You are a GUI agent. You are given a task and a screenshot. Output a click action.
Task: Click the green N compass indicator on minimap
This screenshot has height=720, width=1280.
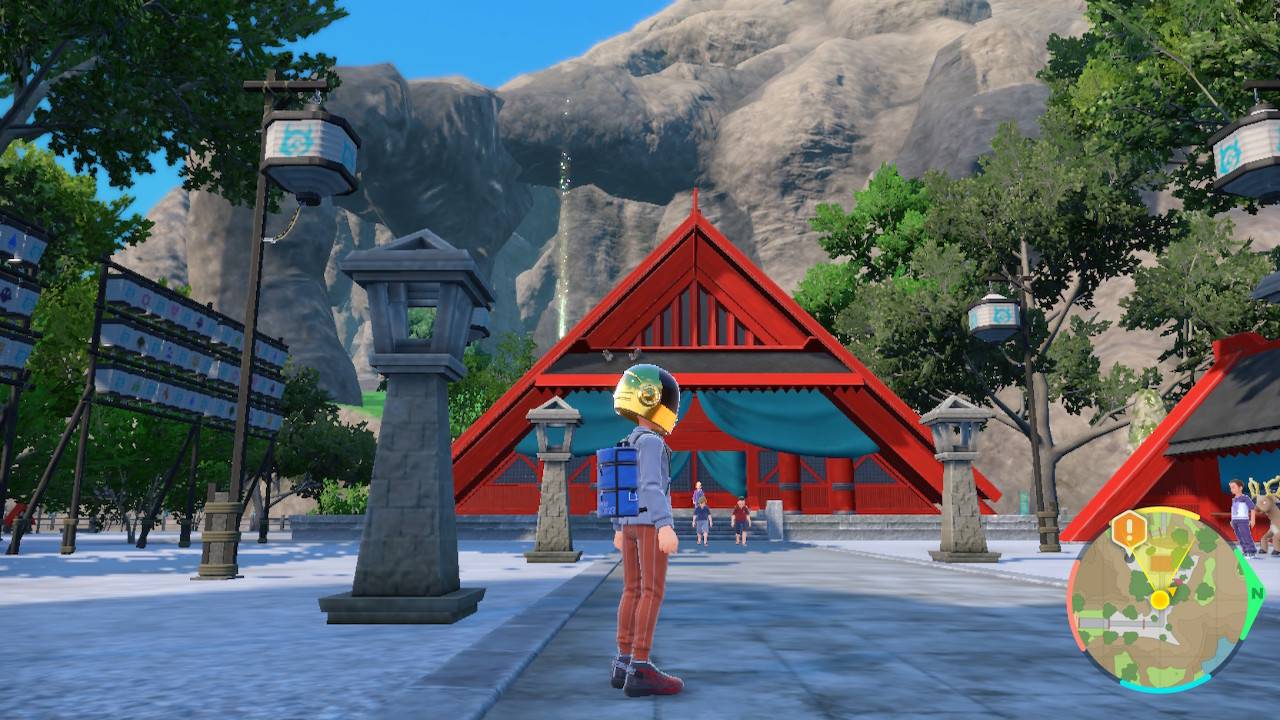1257,594
